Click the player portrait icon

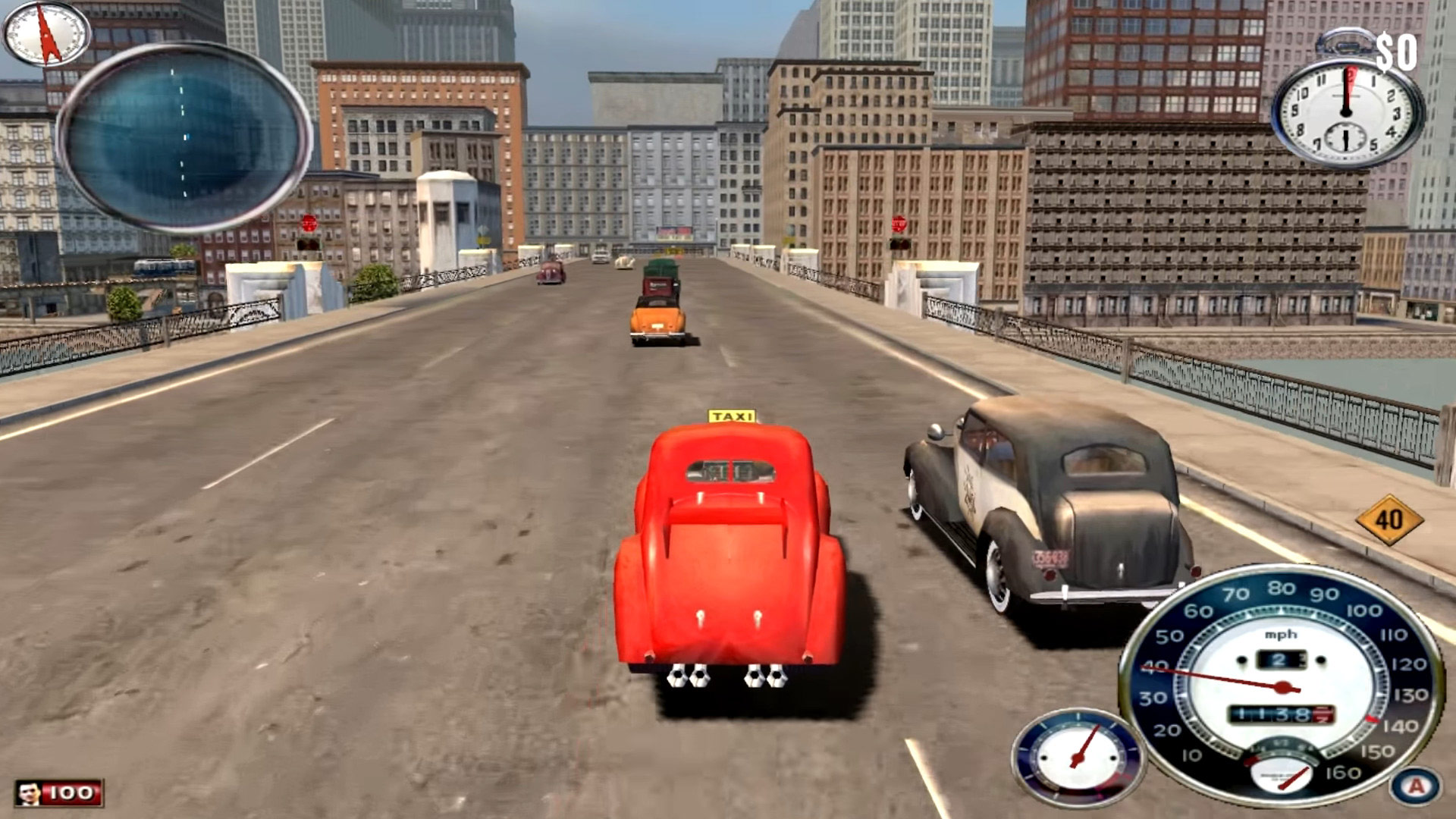coord(30,793)
